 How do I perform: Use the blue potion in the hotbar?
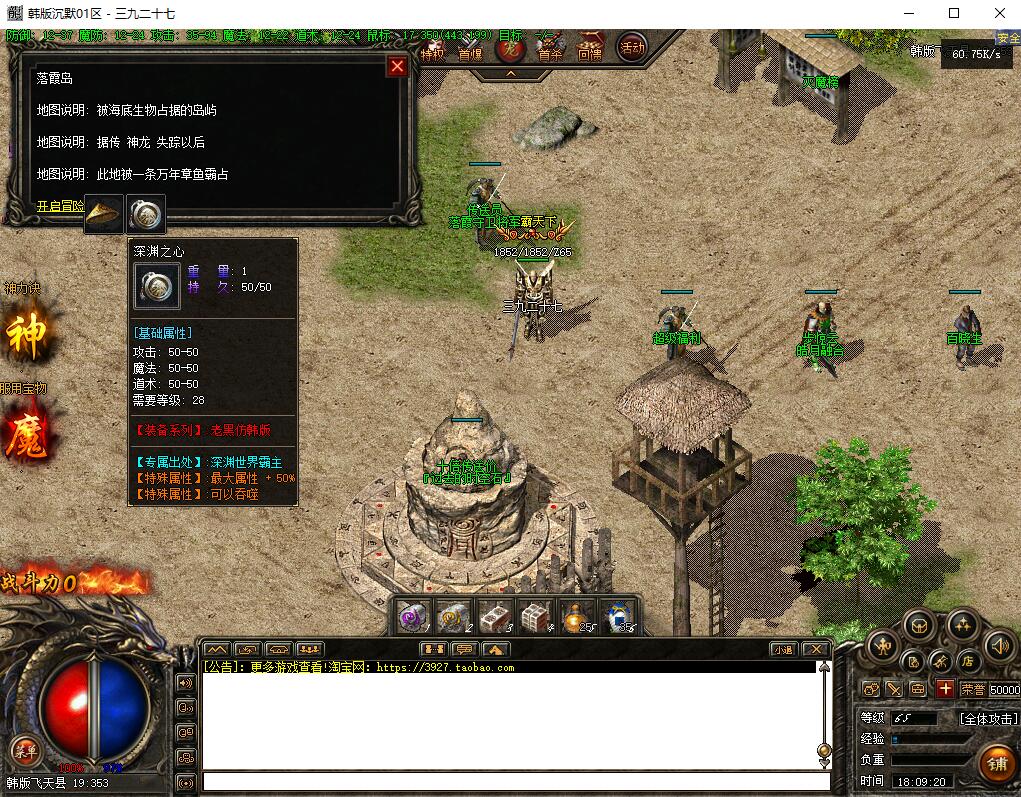[x=620, y=617]
